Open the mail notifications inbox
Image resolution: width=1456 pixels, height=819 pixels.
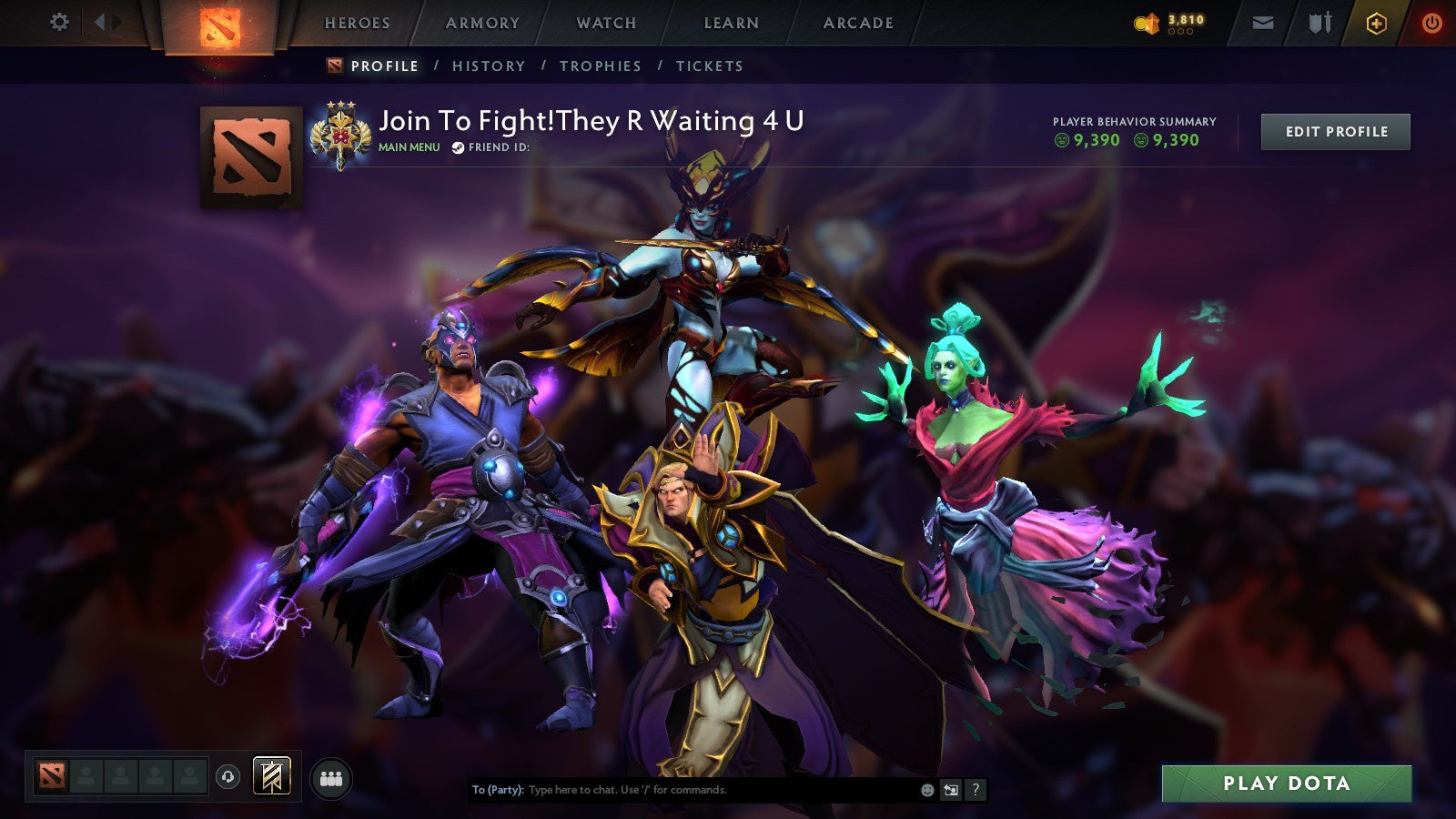[x=1262, y=22]
